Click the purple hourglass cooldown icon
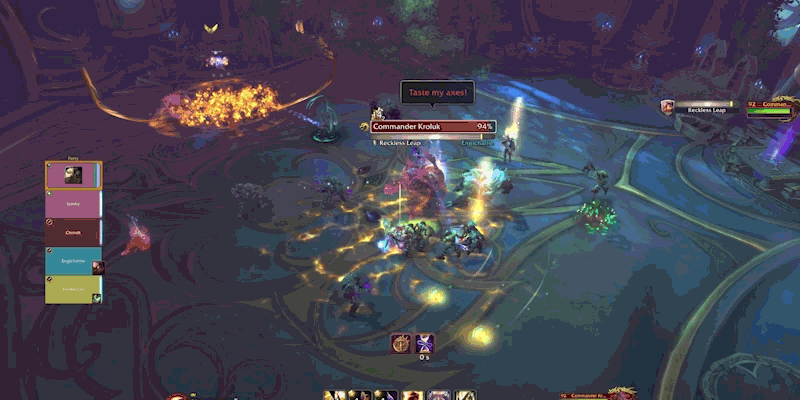 click(425, 343)
